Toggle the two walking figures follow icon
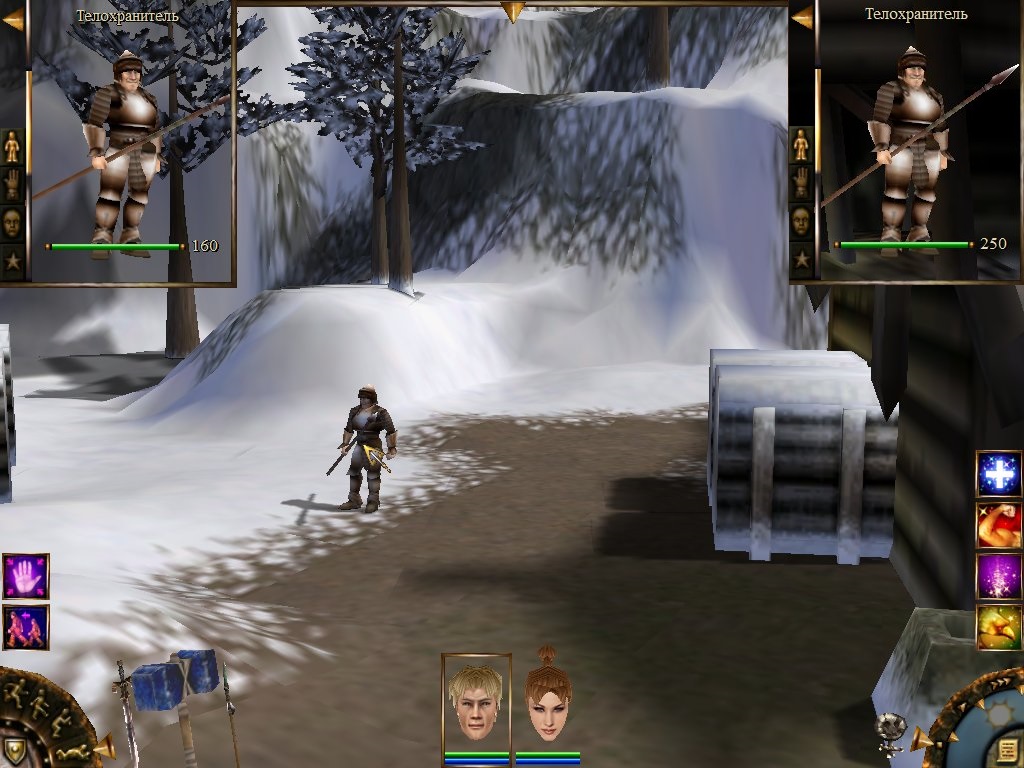Viewport: 1024px width, 768px height. click(x=25, y=627)
